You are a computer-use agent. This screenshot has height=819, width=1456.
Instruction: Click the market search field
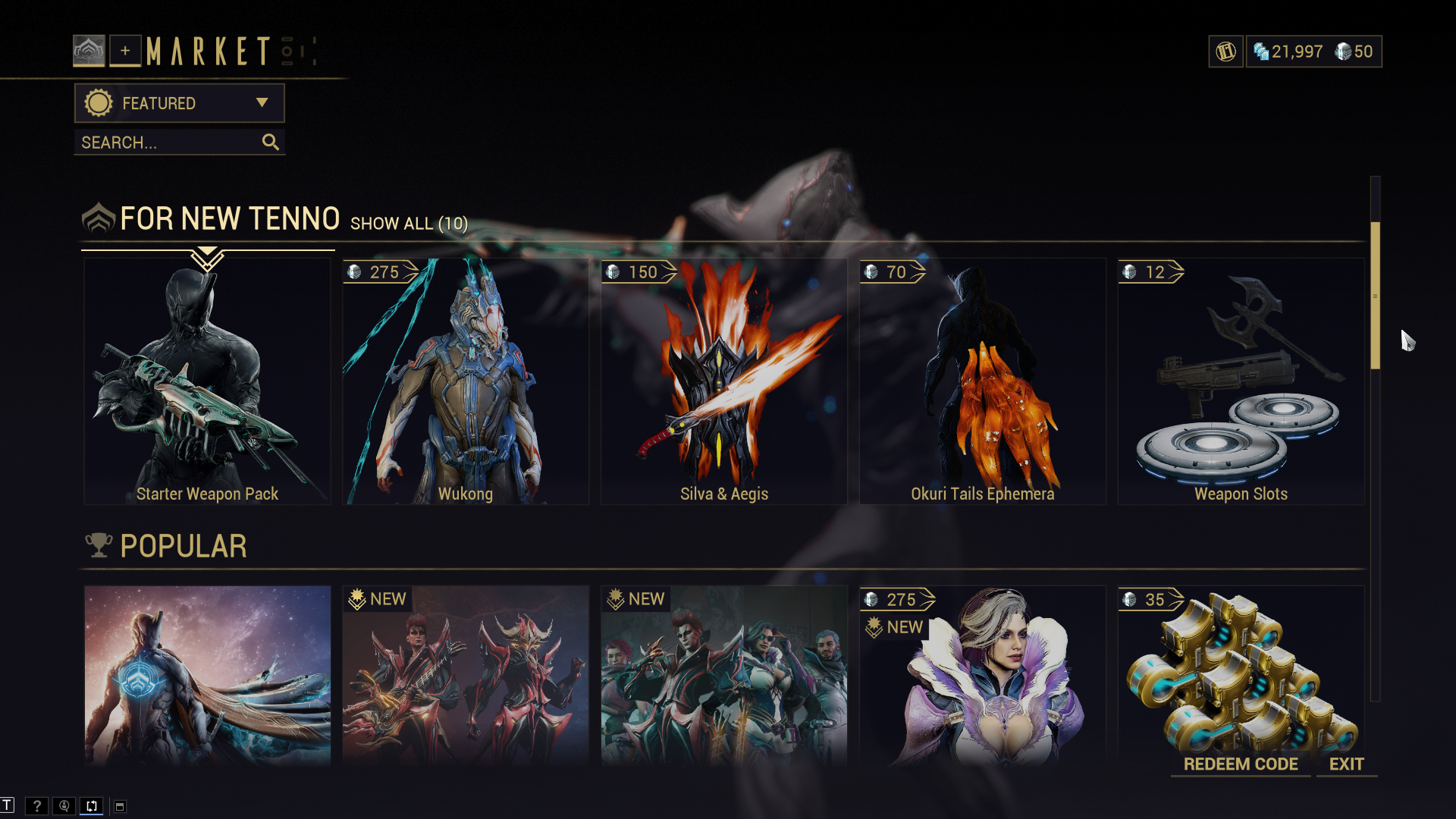point(171,143)
